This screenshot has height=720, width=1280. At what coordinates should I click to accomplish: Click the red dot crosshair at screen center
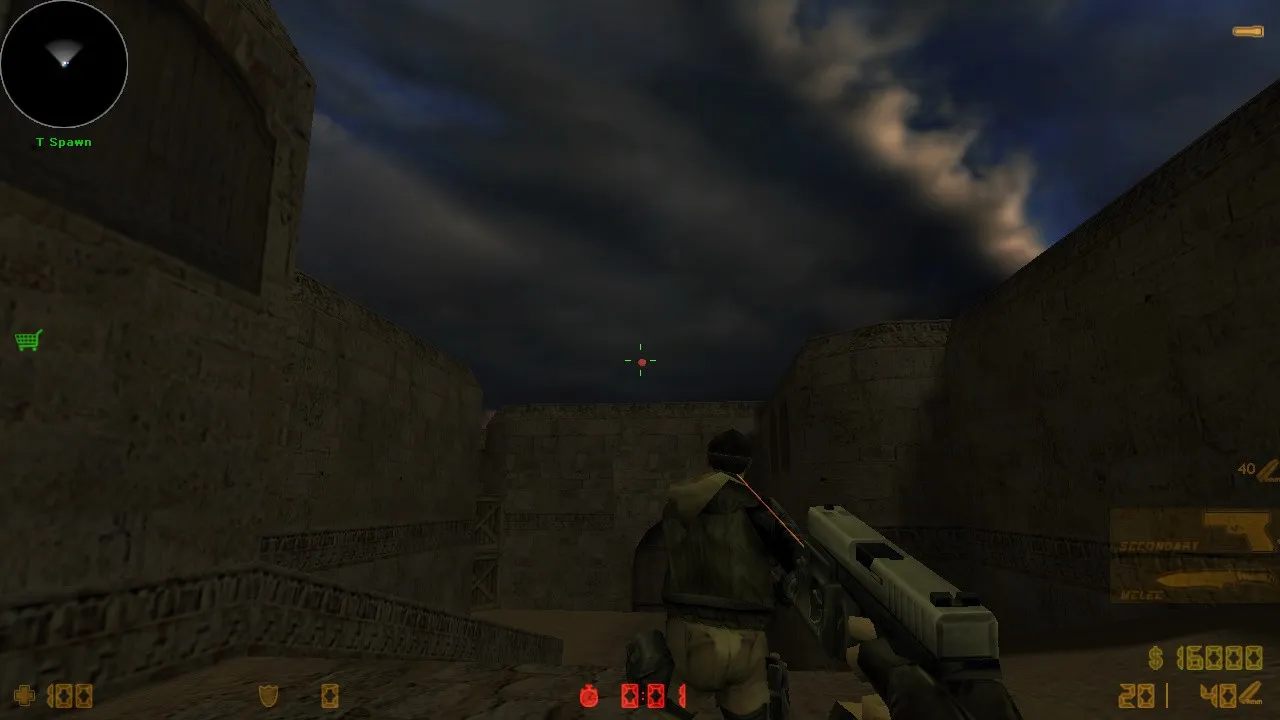coord(641,360)
